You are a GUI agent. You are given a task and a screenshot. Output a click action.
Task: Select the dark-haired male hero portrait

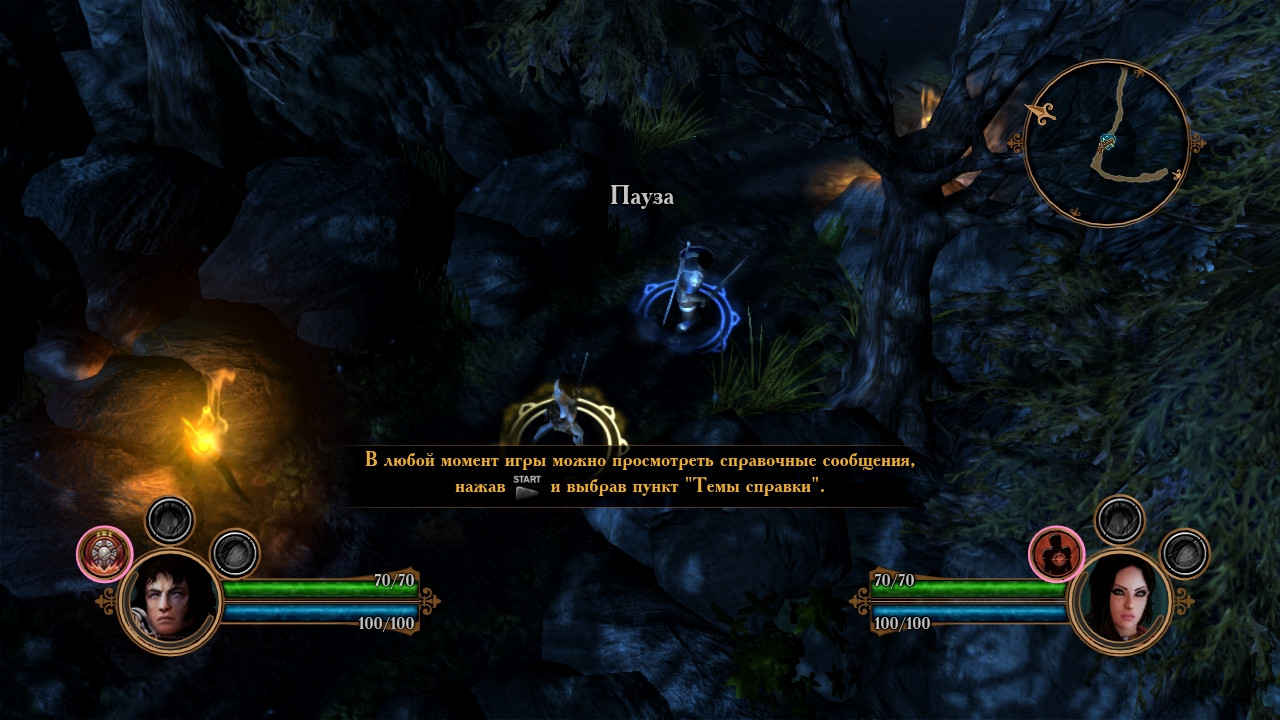[x=169, y=601]
